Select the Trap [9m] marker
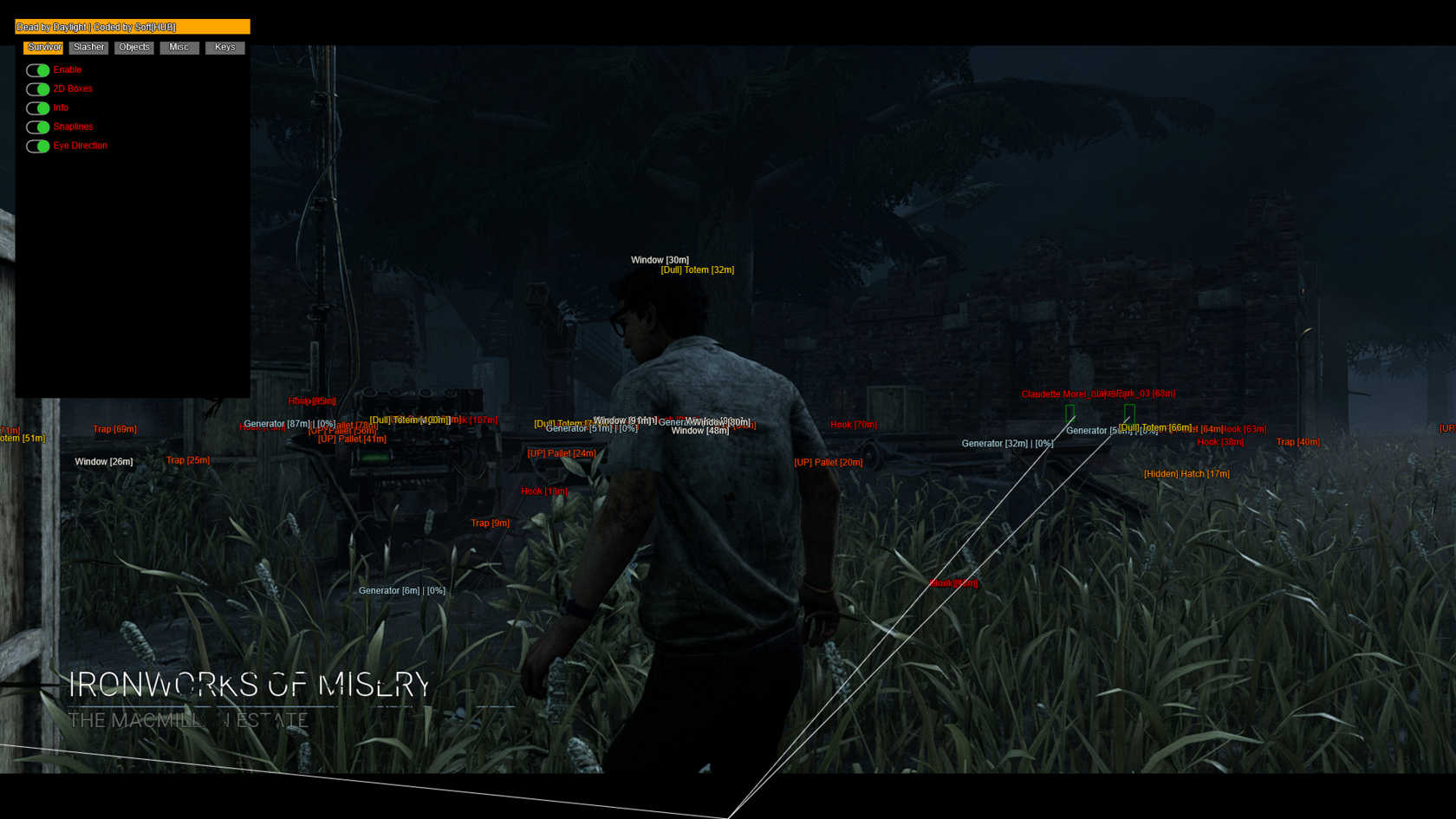The height and width of the screenshot is (819, 1456). (490, 523)
